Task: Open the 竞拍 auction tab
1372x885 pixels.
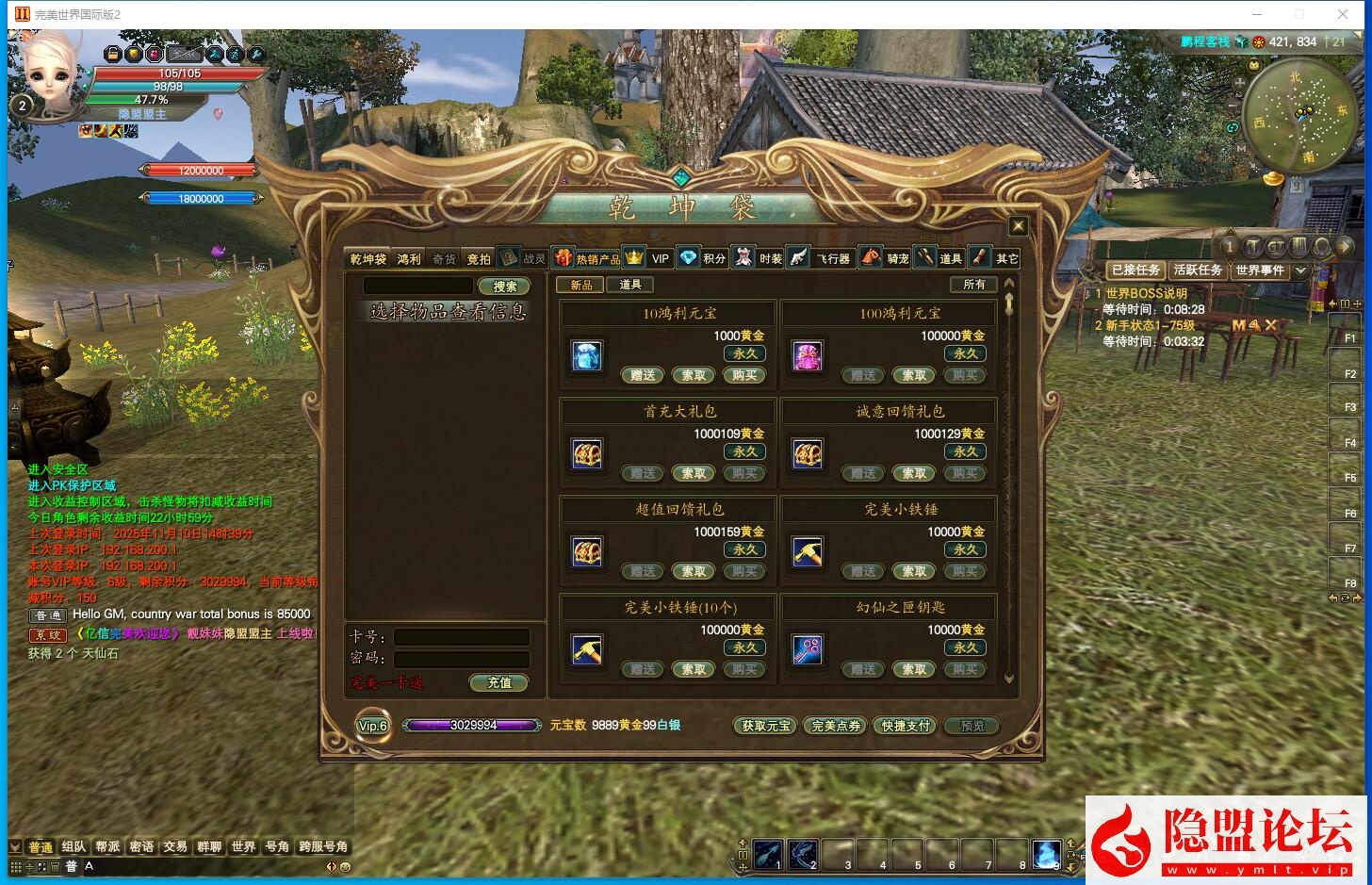Action: [479, 259]
